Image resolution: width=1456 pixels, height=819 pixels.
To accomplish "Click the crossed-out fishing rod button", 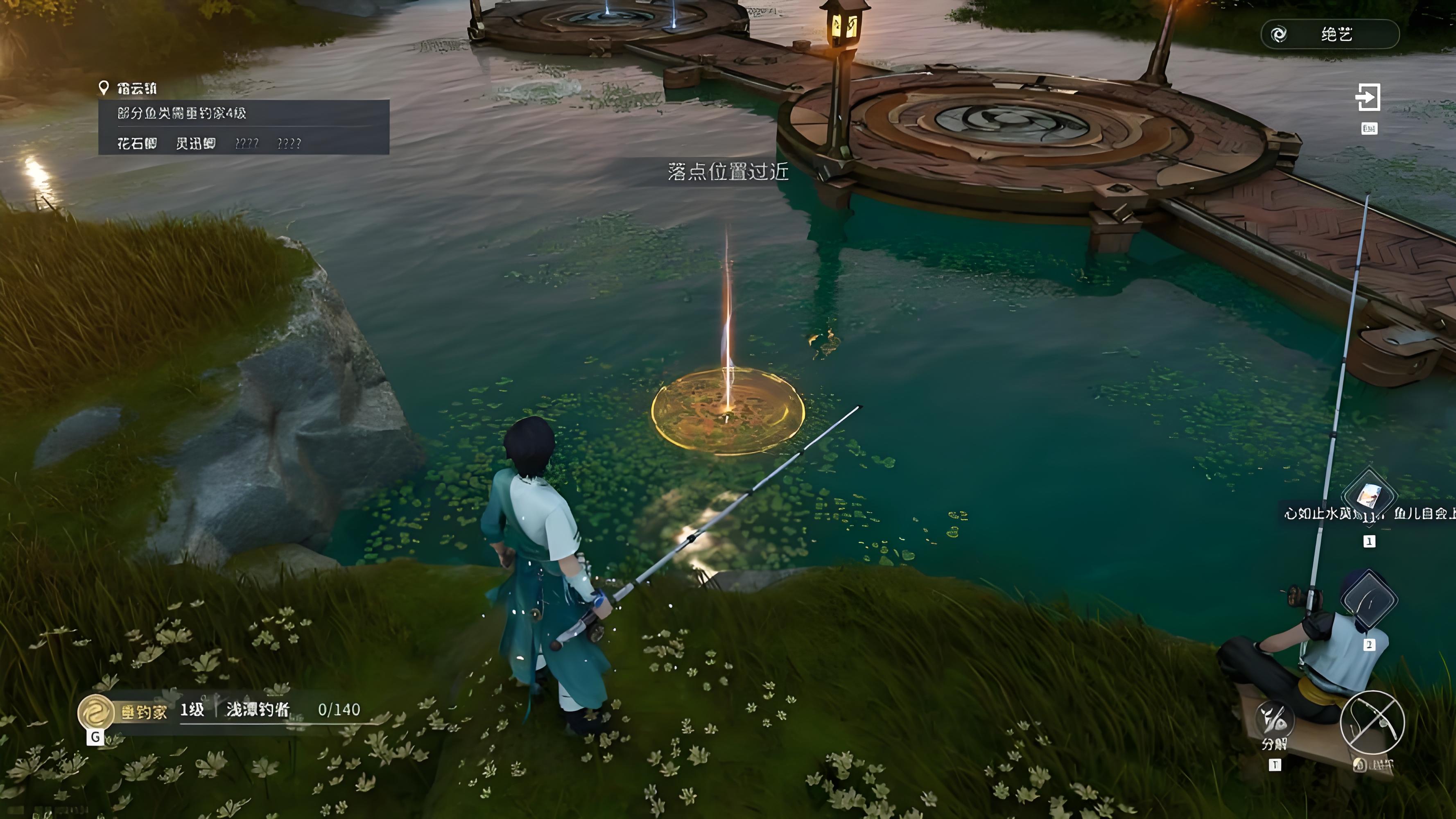I will pyautogui.click(x=1372, y=723).
